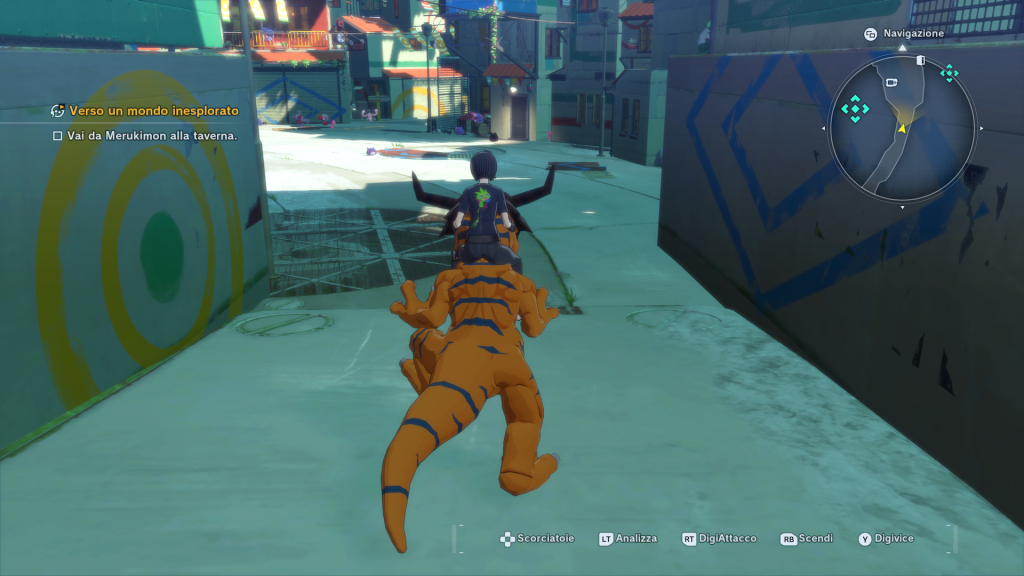Select the small cyan diamond marker on minimap rim
1024x576 pixels.
pos(948,72)
